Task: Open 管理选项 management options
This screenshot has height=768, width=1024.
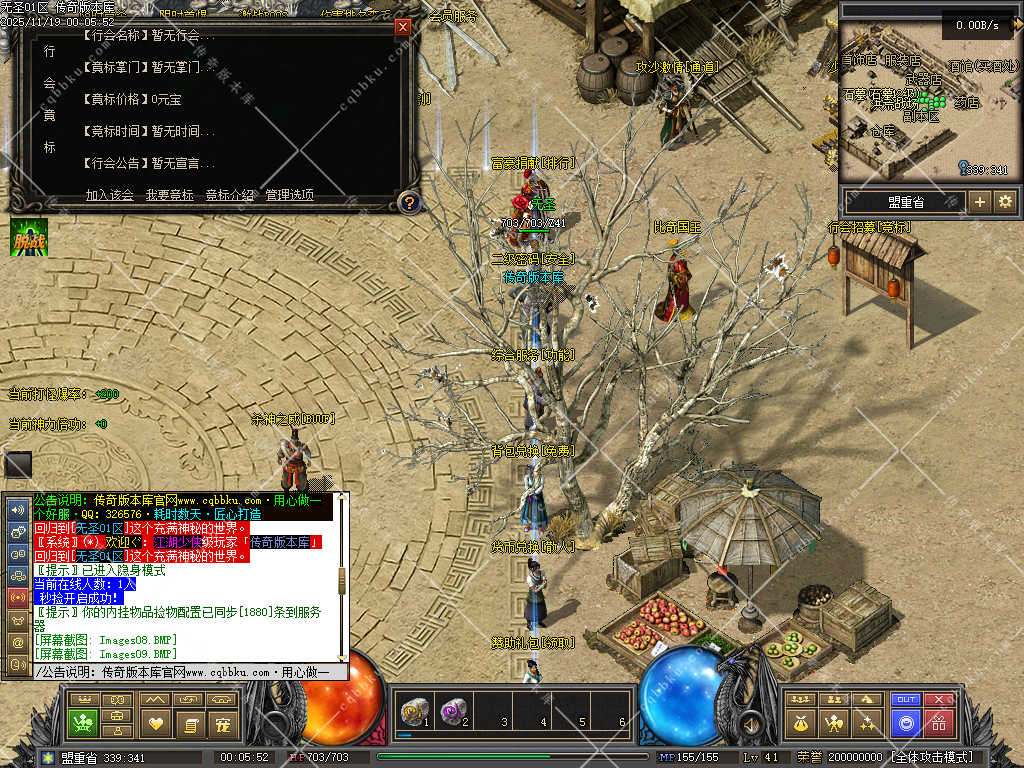Action: (x=289, y=195)
